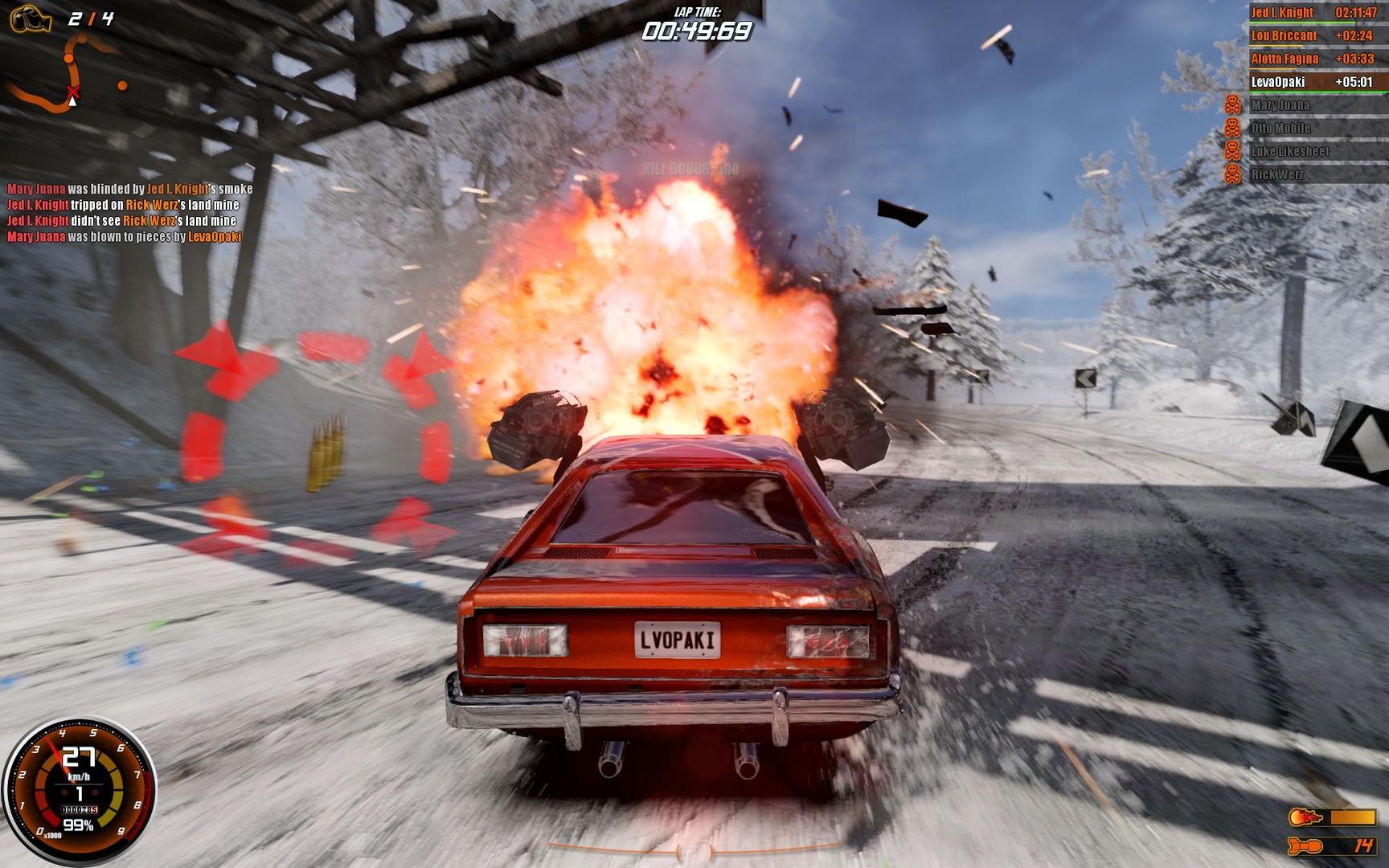Click the LVOPAKI license plate
The image size is (1389, 868).
pyautogui.click(x=678, y=639)
